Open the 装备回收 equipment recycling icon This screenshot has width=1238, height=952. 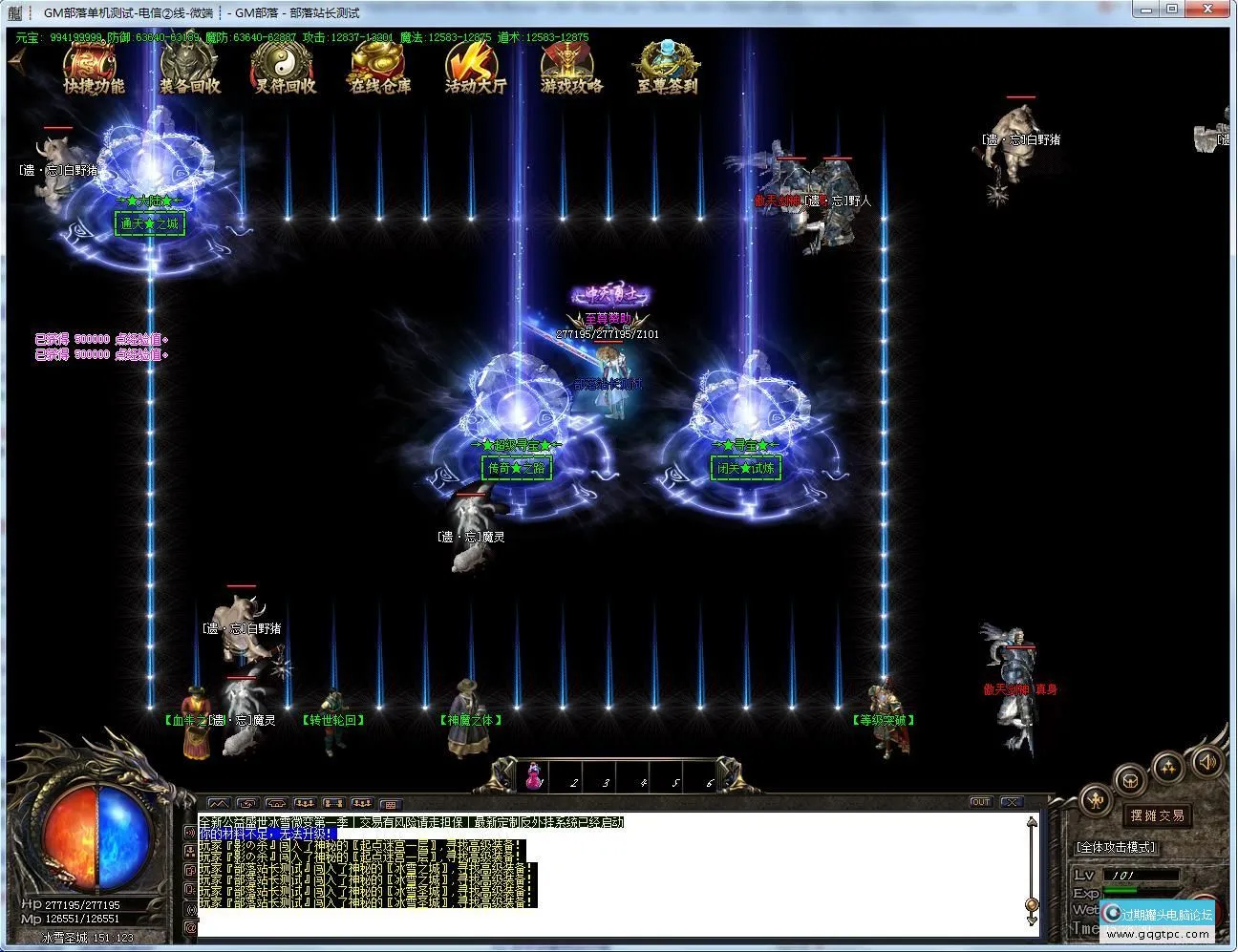(x=189, y=69)
